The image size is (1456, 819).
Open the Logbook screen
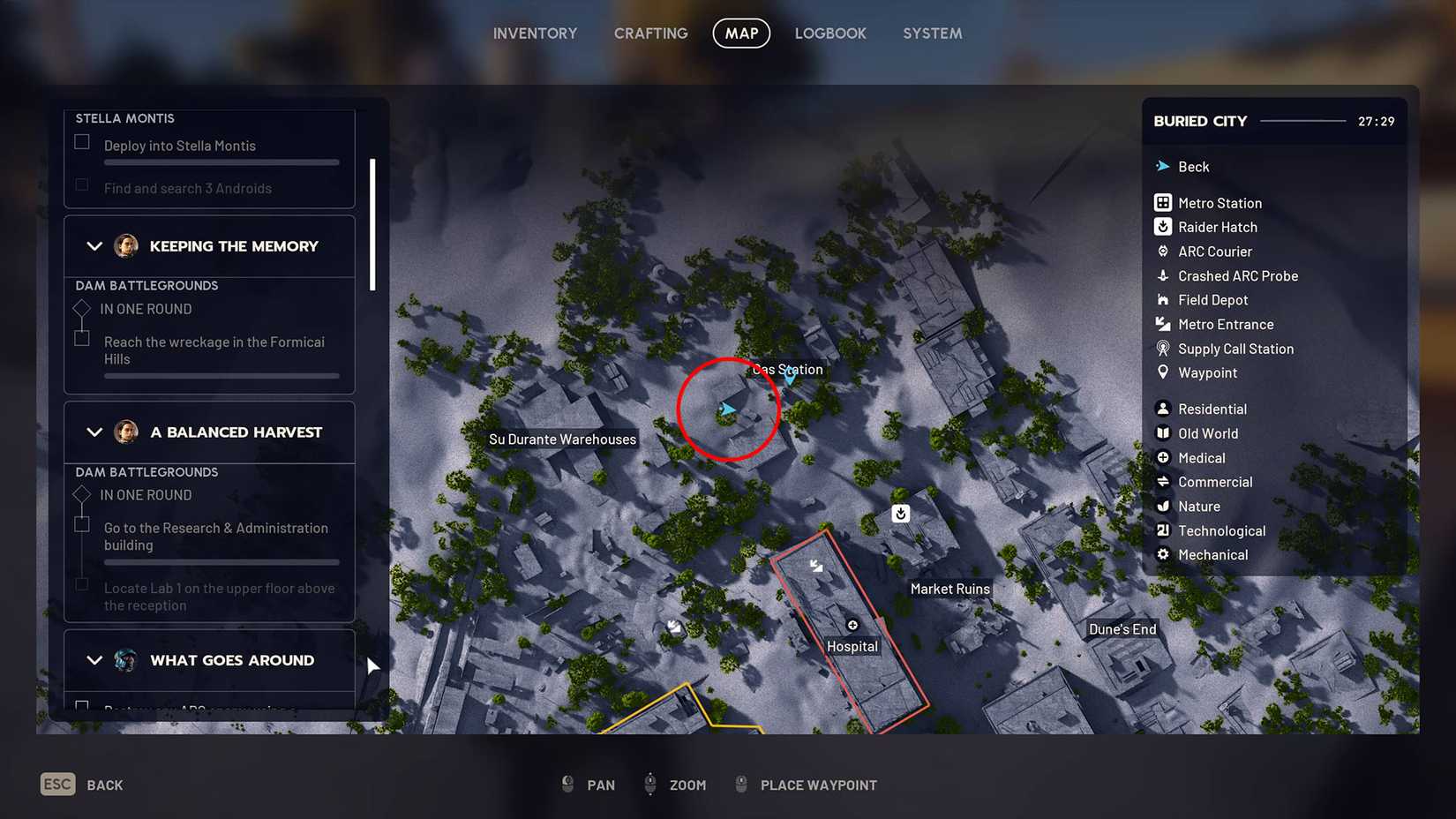[830, 33]
